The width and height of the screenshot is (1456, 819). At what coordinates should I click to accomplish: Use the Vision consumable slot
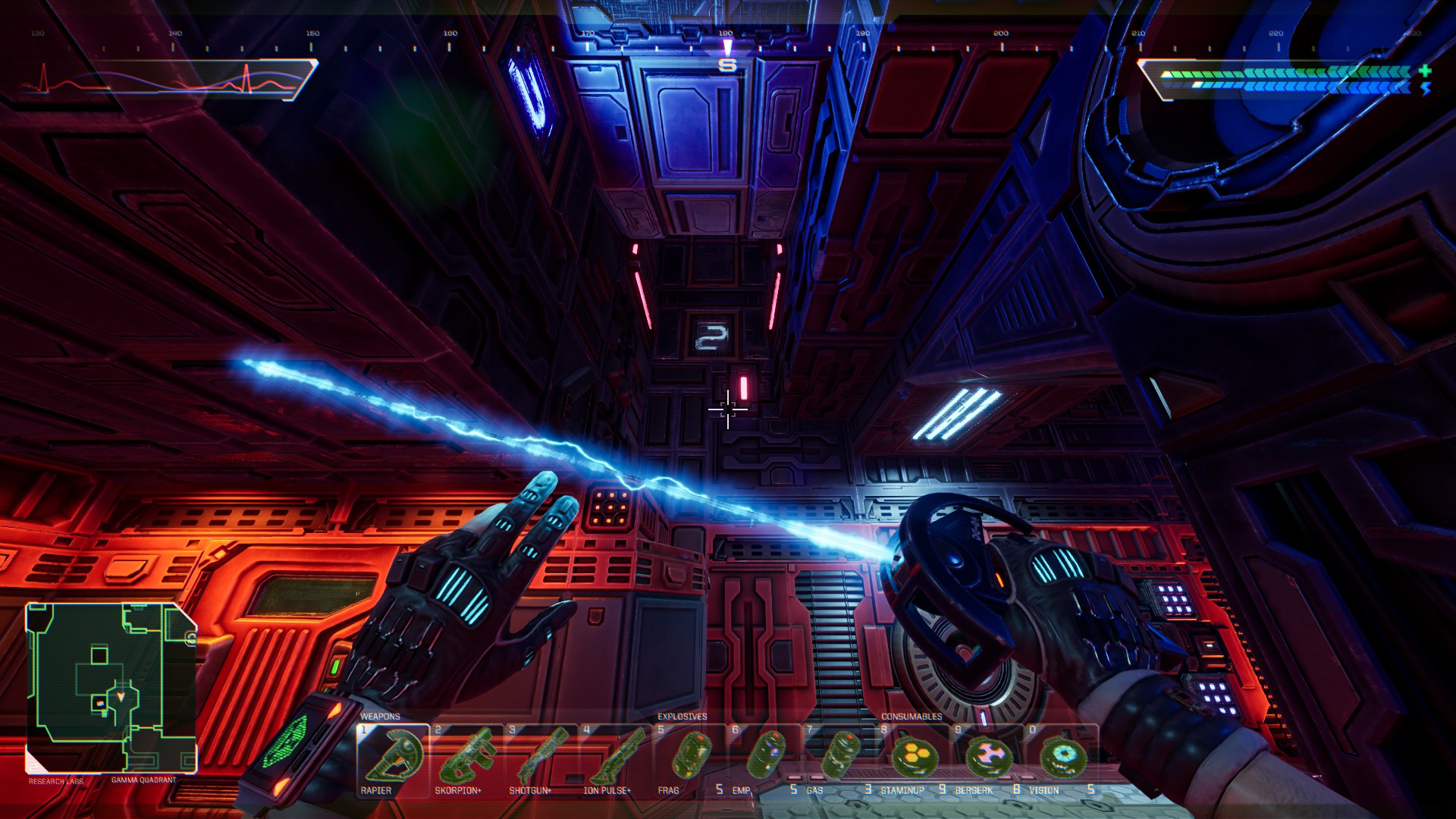point(1061,760)
